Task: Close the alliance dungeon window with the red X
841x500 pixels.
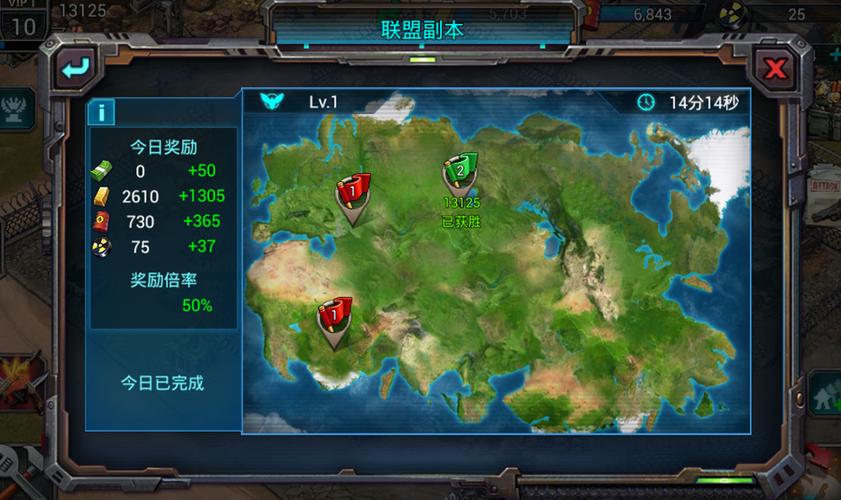Action: point(775,68)
